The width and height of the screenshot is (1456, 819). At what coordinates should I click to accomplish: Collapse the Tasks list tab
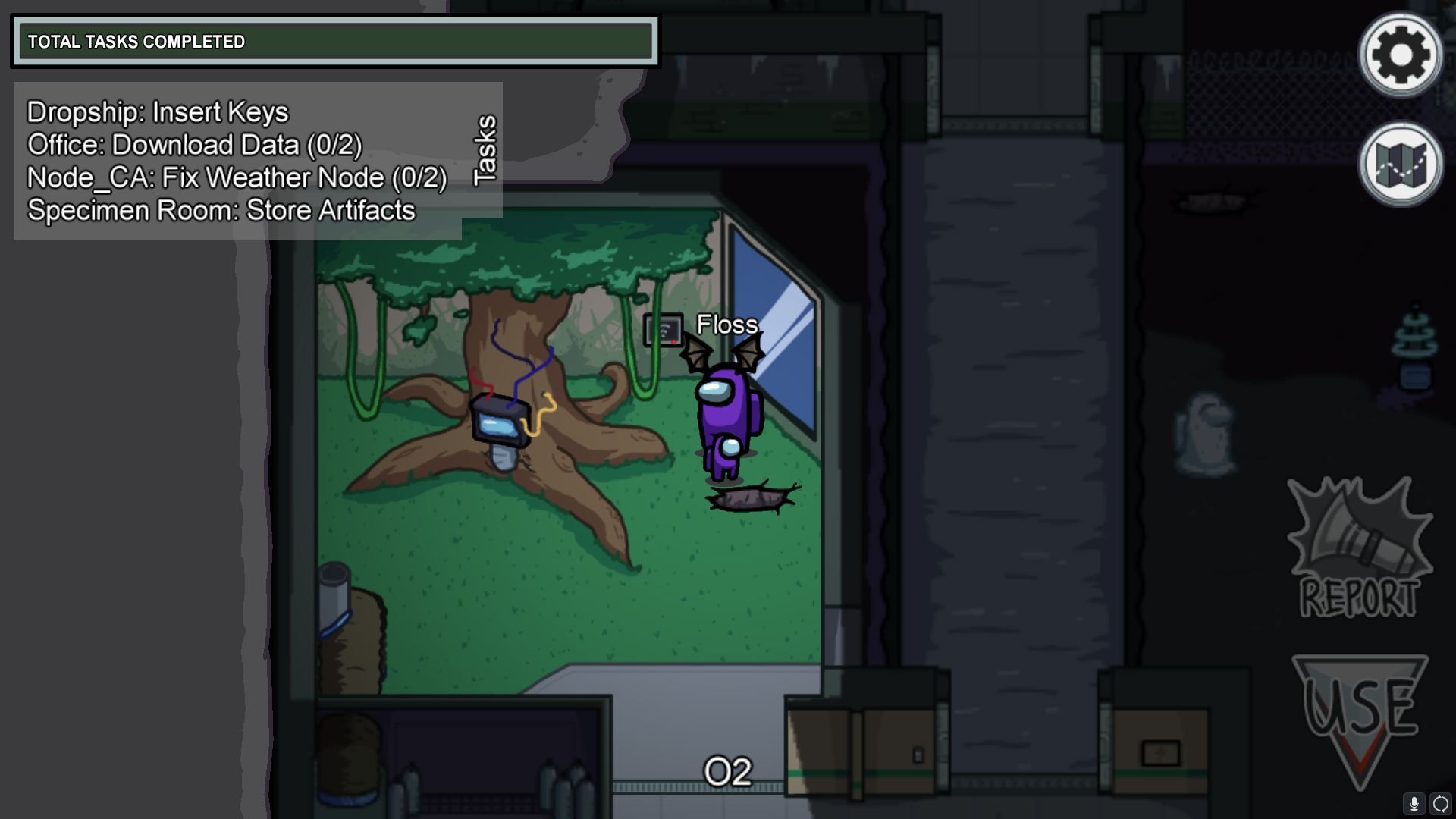click(484, 150)
